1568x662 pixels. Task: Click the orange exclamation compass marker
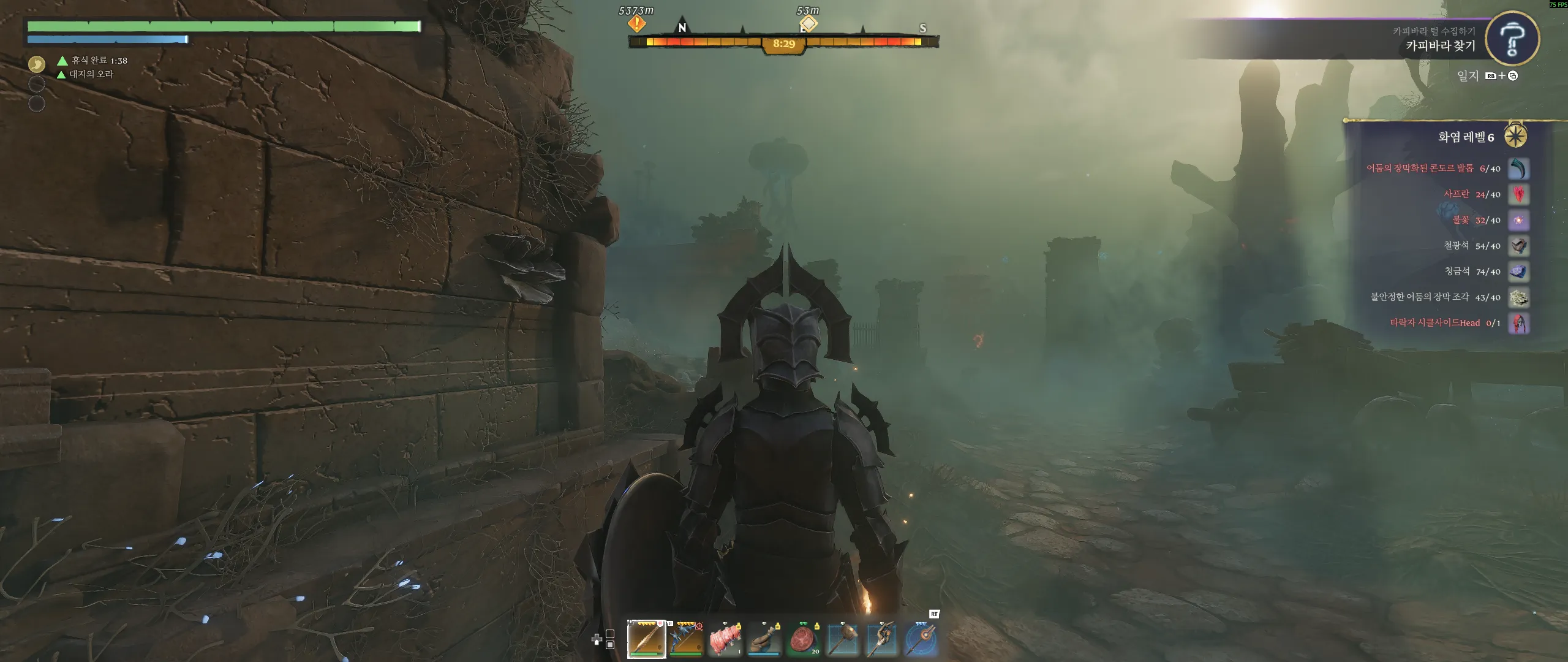636,24
